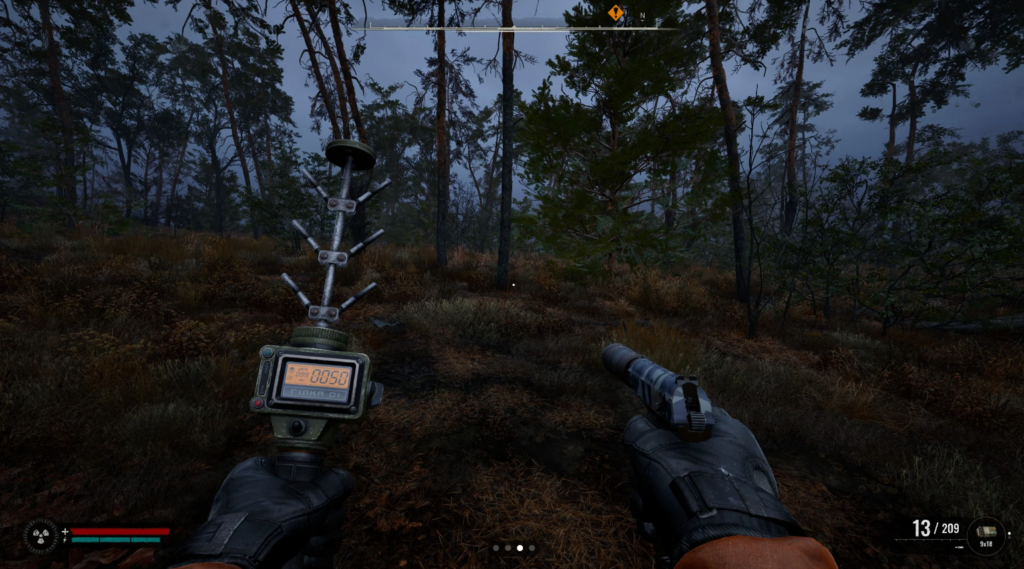Click the orange quest marker on the compass
The height and width of the screenshot is (569, 1024).
tap(615, 12)
